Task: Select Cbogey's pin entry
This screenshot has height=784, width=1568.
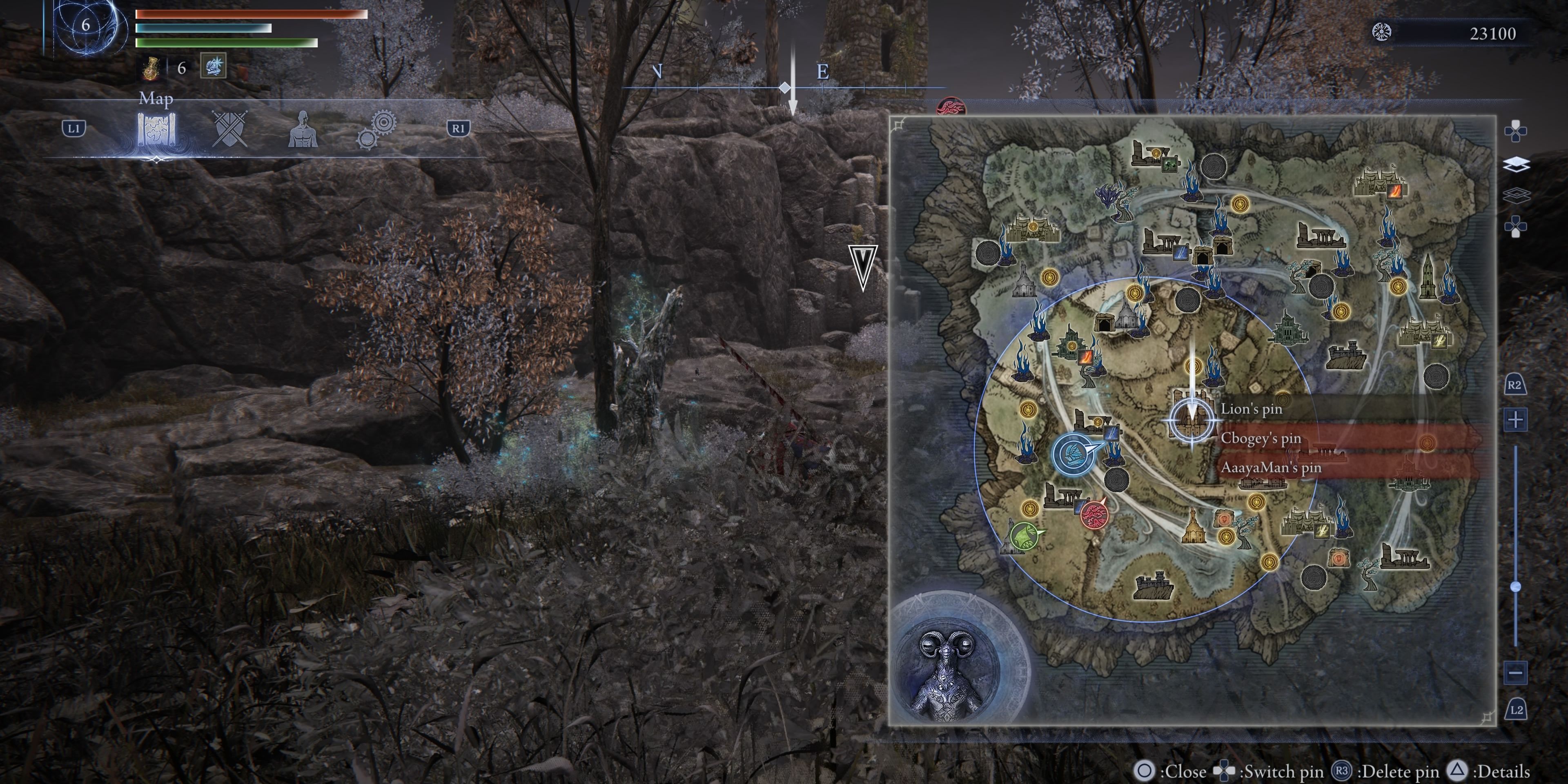Action: (1261, 438)
